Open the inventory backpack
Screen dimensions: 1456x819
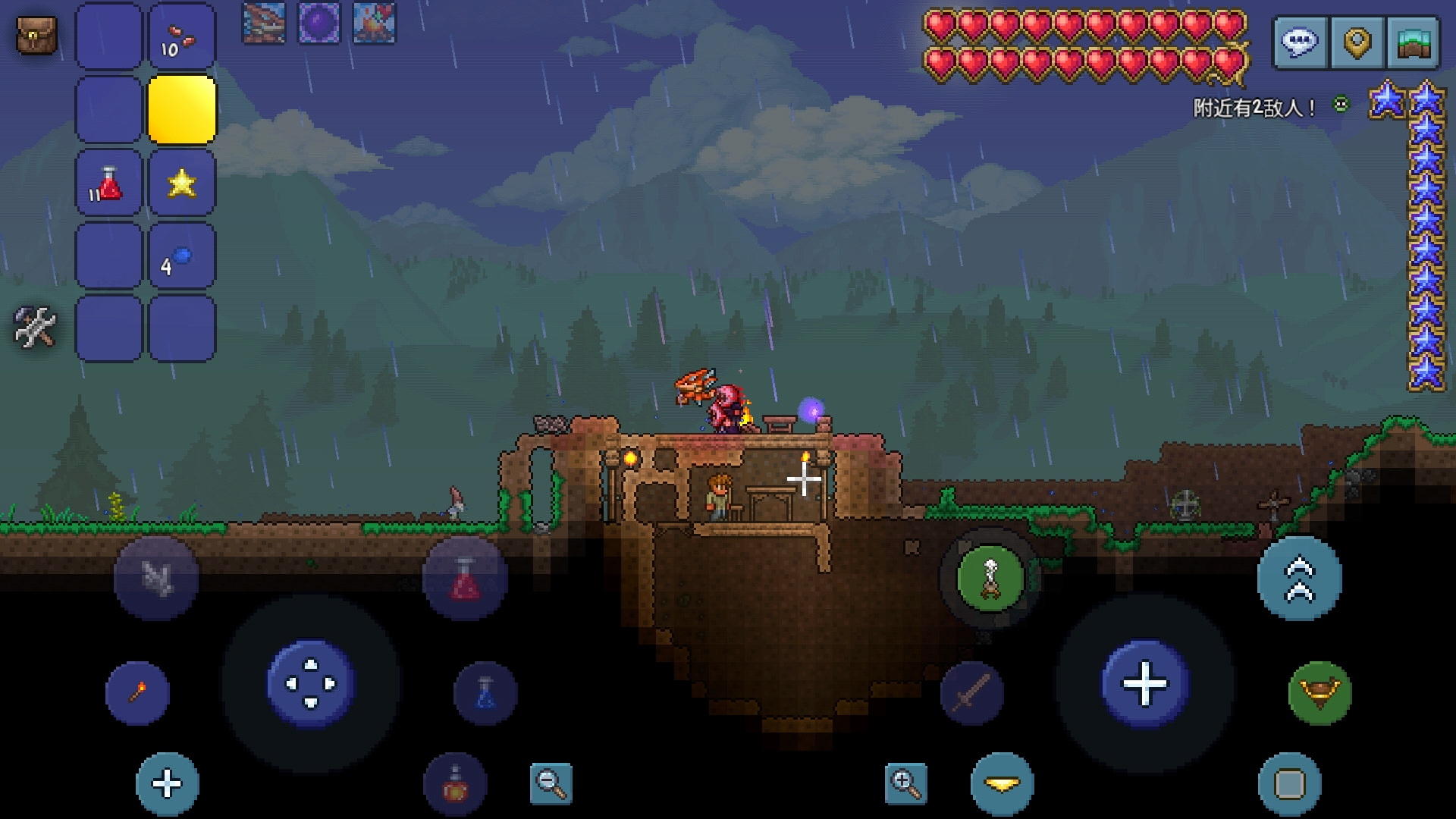[36, 36]
